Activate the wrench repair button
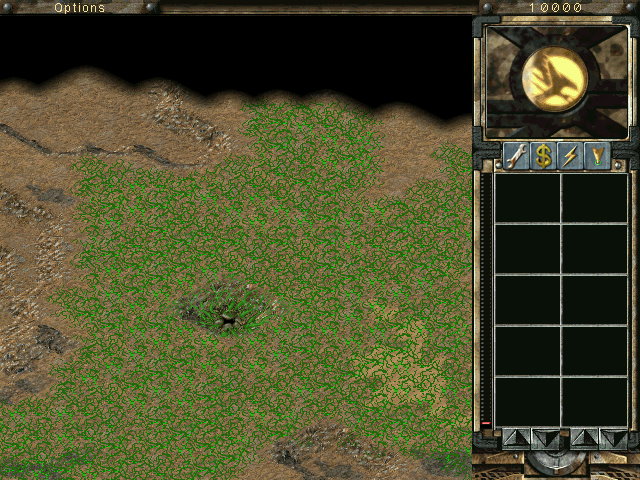The image size is (640, 480). pyautogui.click(x=516, y=156)
